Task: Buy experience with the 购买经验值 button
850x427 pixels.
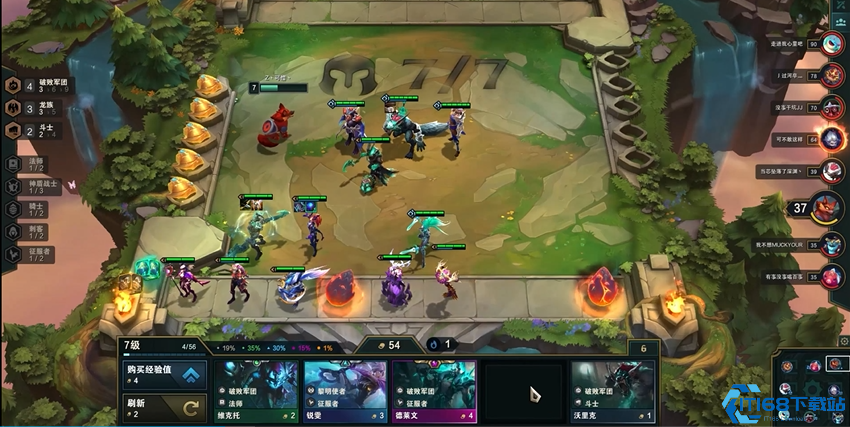Action: pos(165,374)
